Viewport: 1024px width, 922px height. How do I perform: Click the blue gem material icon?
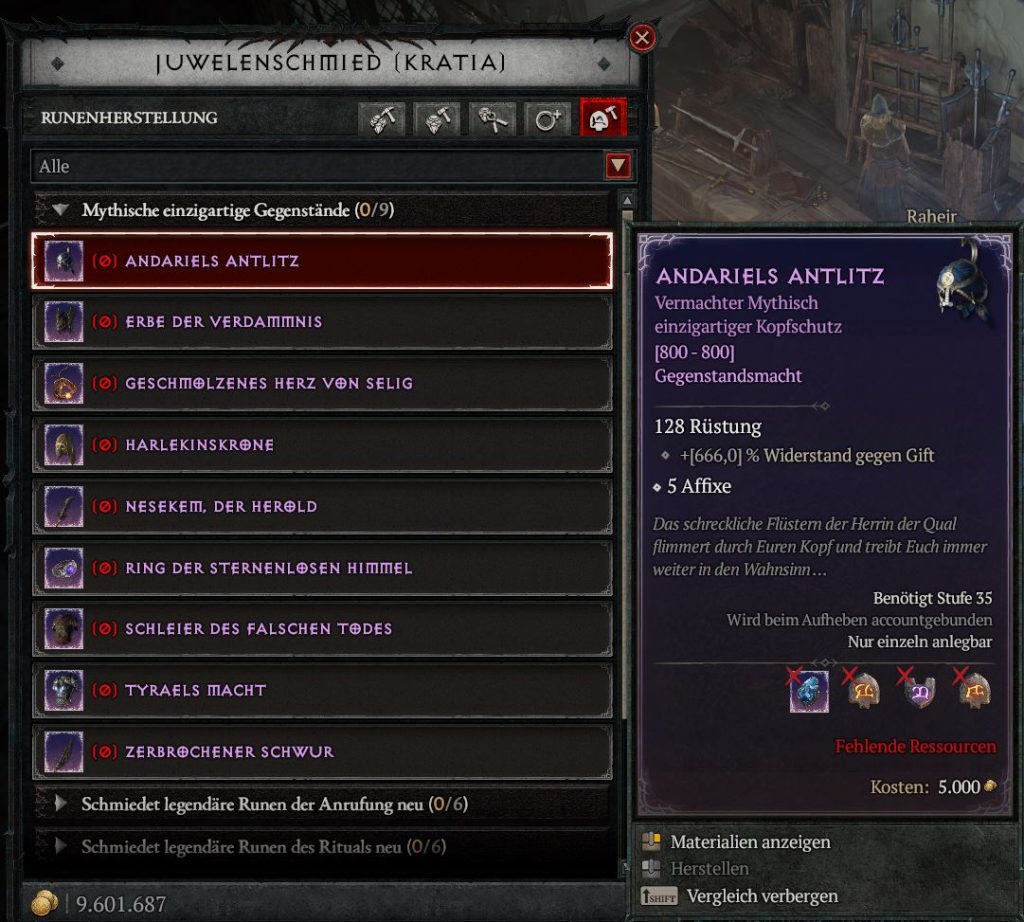[809, 692]
